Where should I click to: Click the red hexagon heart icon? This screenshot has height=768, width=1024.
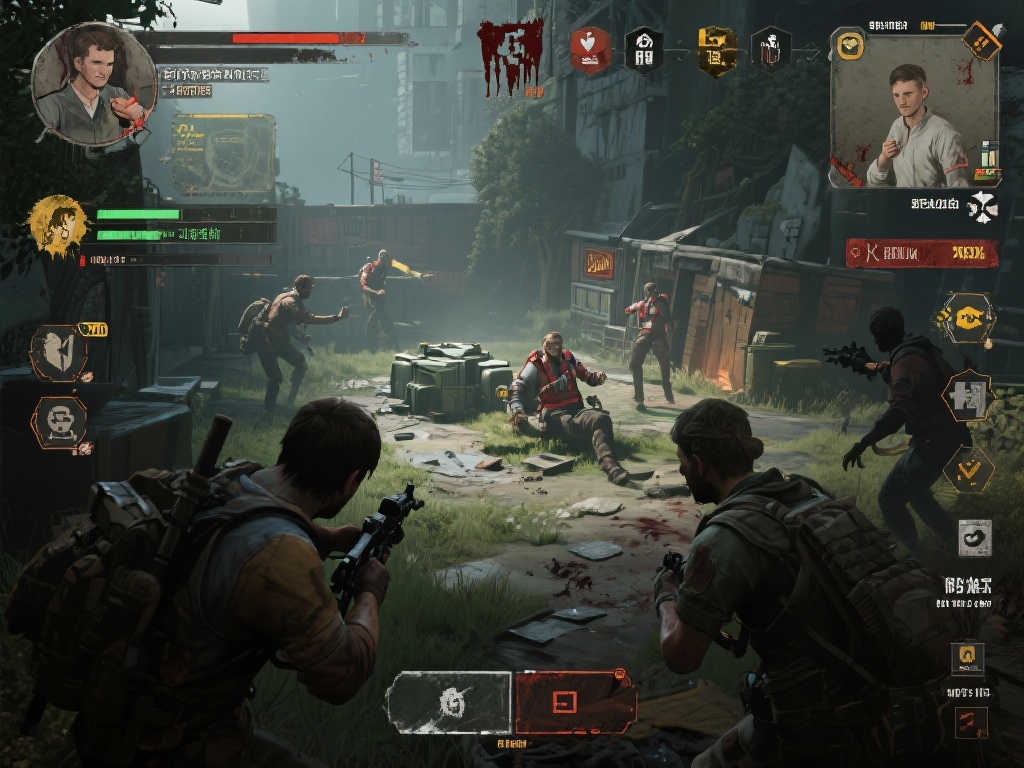pyautogui.click(x=590, y=49)
